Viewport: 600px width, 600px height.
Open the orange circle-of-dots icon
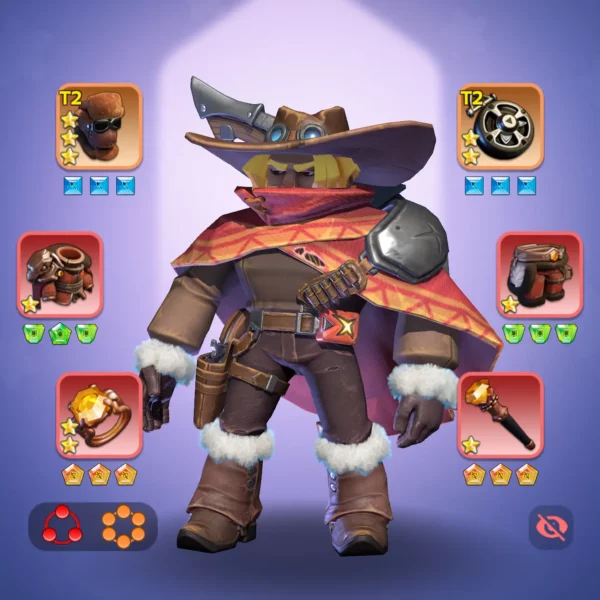tap(123, 526)
